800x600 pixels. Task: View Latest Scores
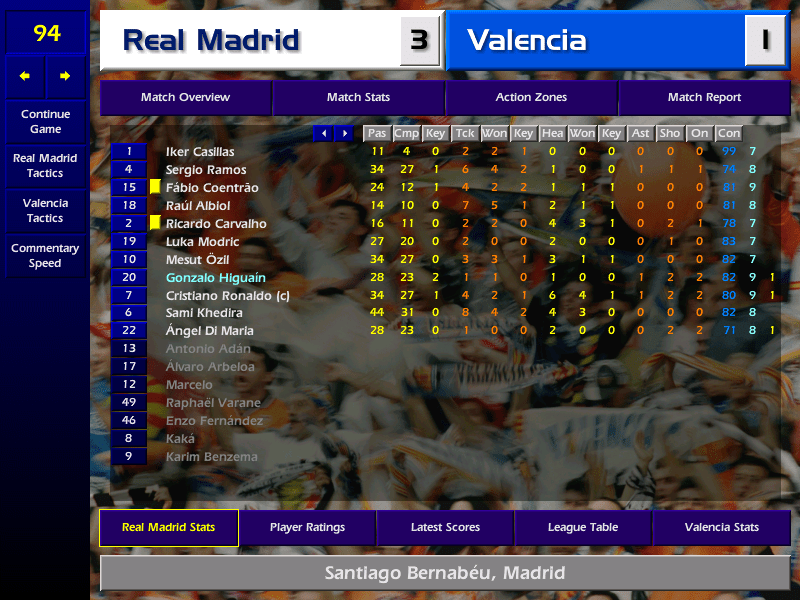pos(445,527)
